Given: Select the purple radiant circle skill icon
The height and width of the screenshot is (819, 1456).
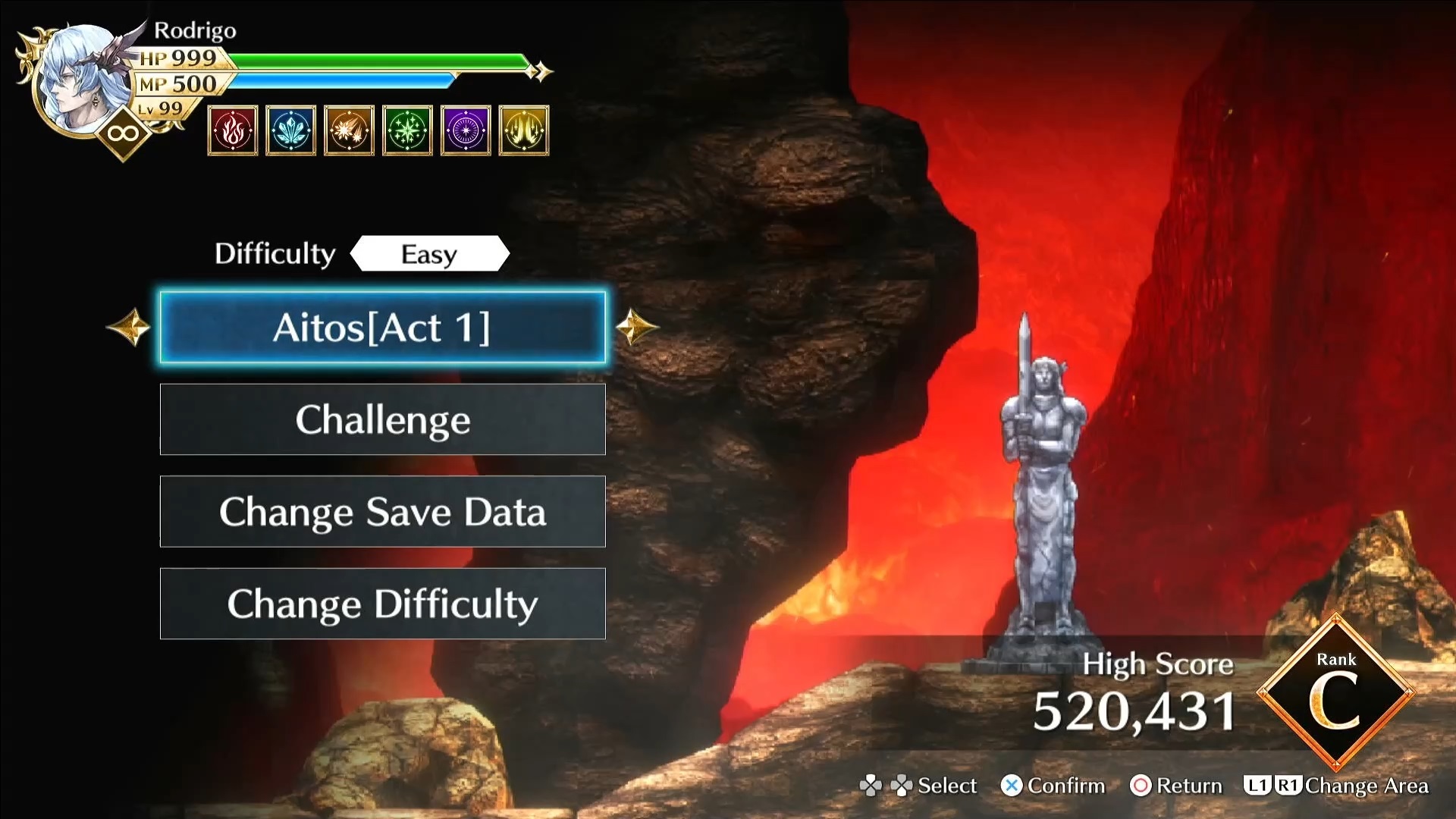Looking at the screenshot, I should (x=466, y=130).
